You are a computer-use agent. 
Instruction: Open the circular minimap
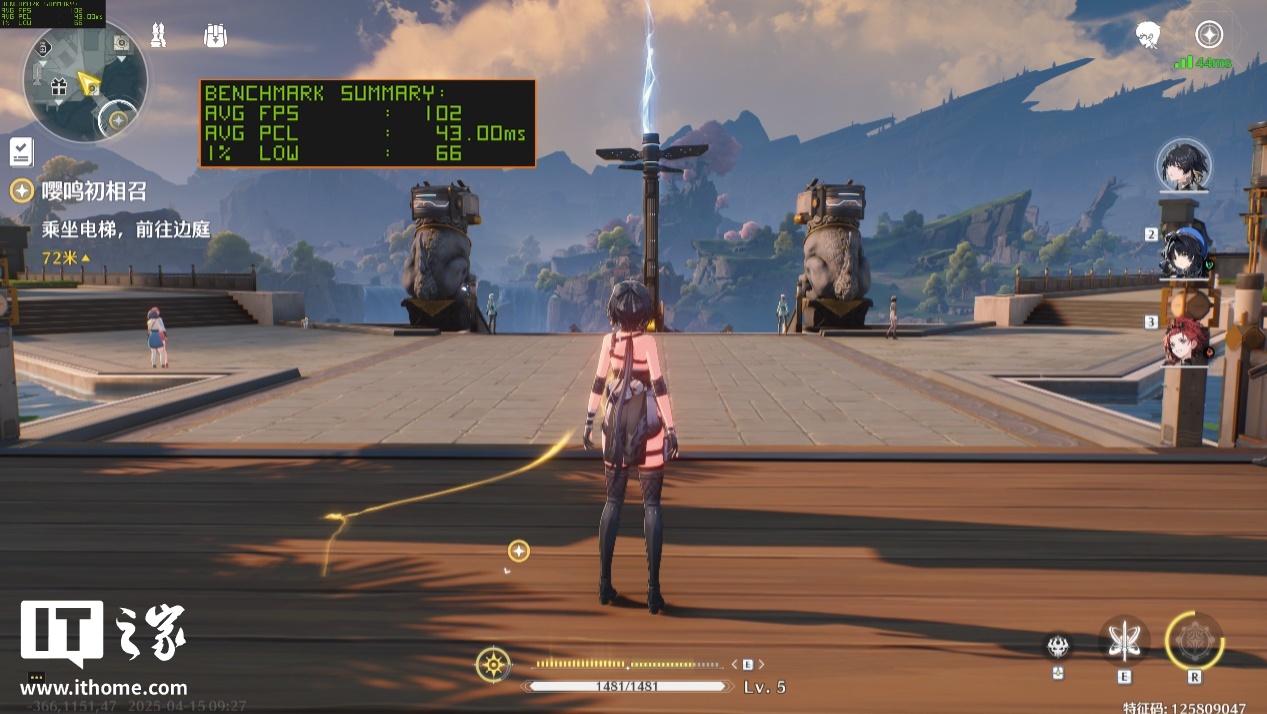pyautogui.click(x=85, y=80)
